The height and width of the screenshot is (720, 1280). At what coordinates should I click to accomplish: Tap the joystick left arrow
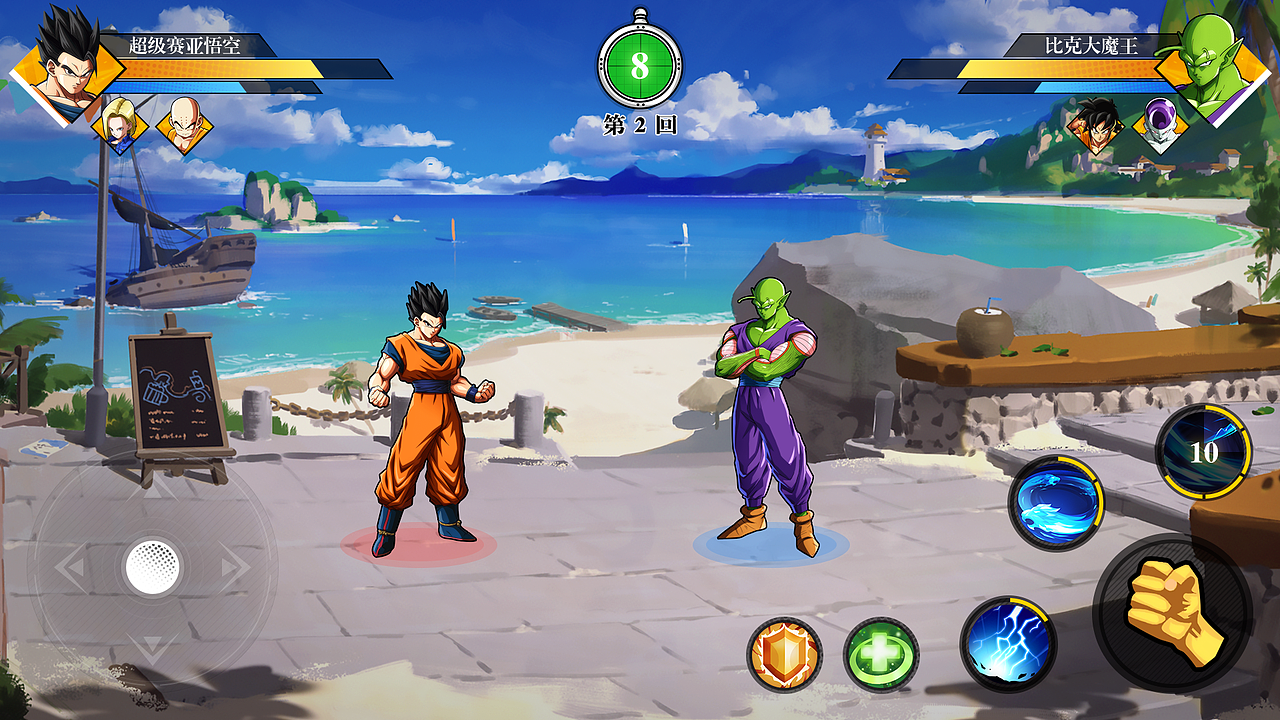point(68,568)
